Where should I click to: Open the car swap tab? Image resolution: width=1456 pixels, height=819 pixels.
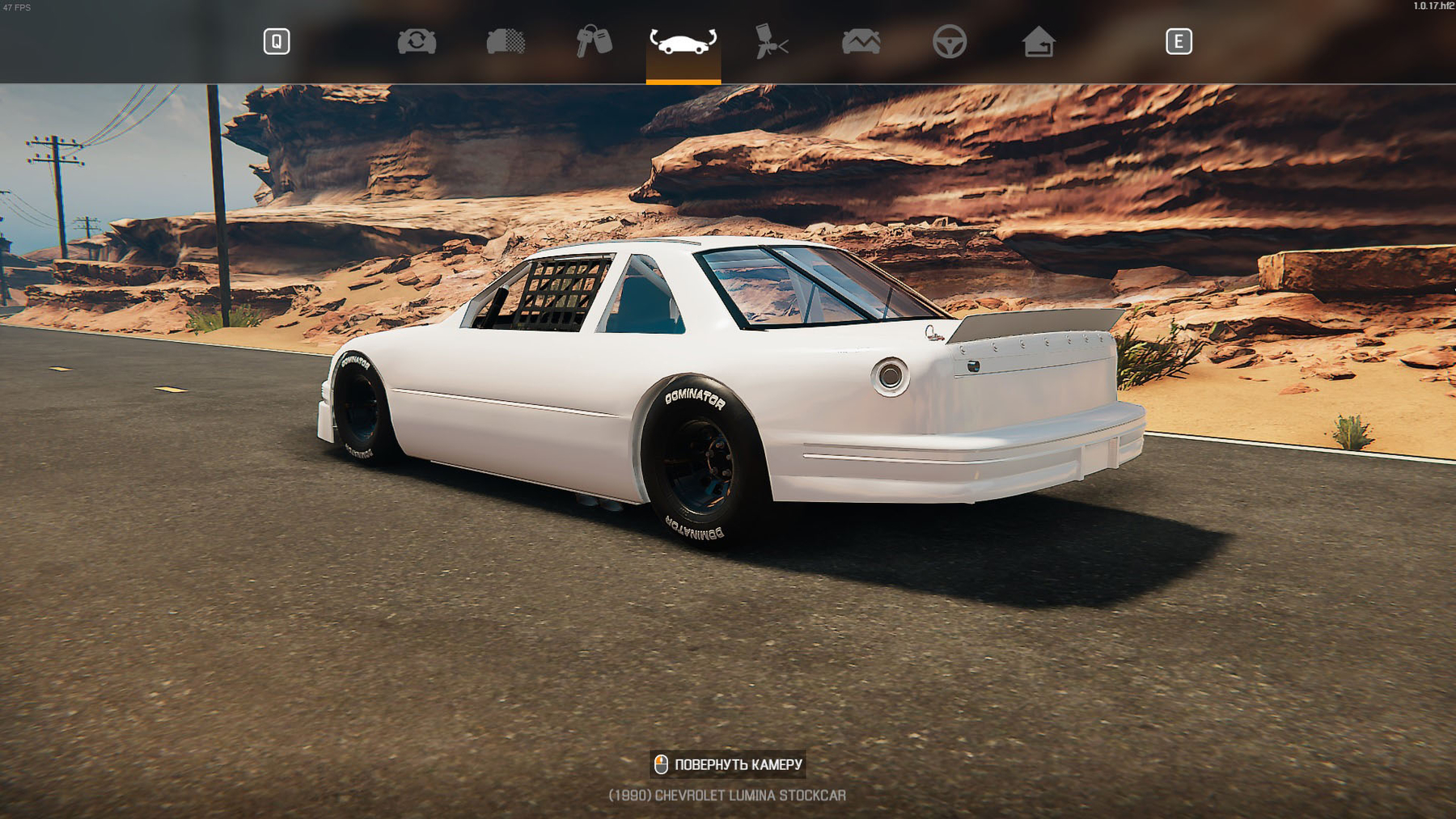point(417,41)
